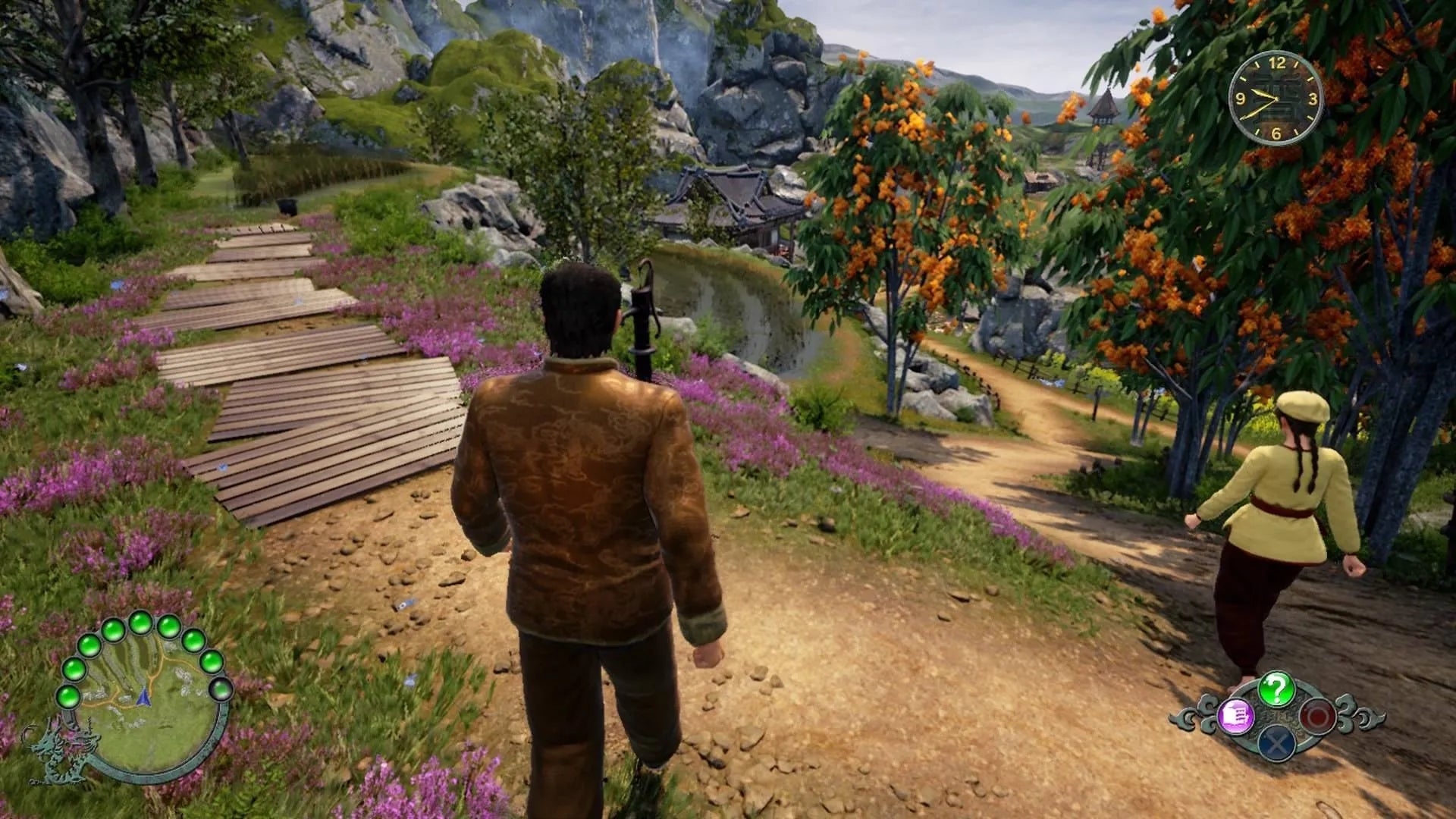Screen dimensions: 1456x819
Task: Open the purple notebook icon
Action: pyautogui.click(x=1235, y=717)
